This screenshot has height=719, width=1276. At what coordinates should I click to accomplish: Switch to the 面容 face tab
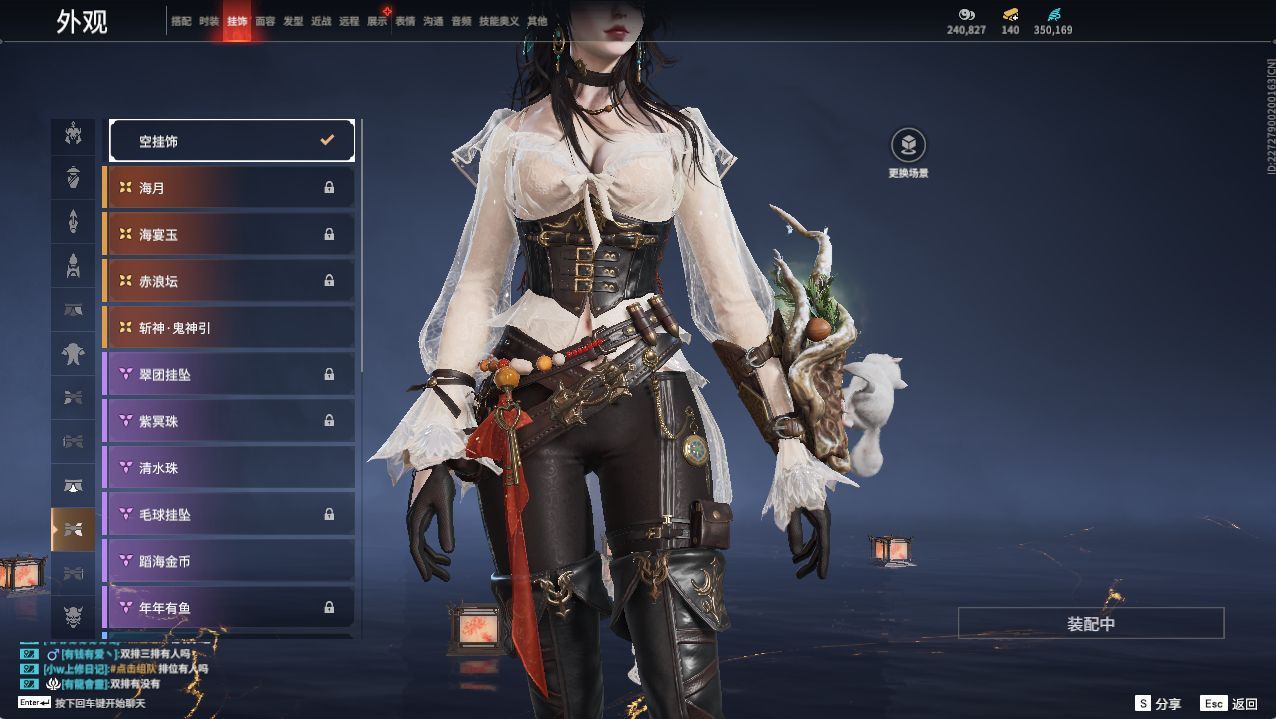coord(265,21)
